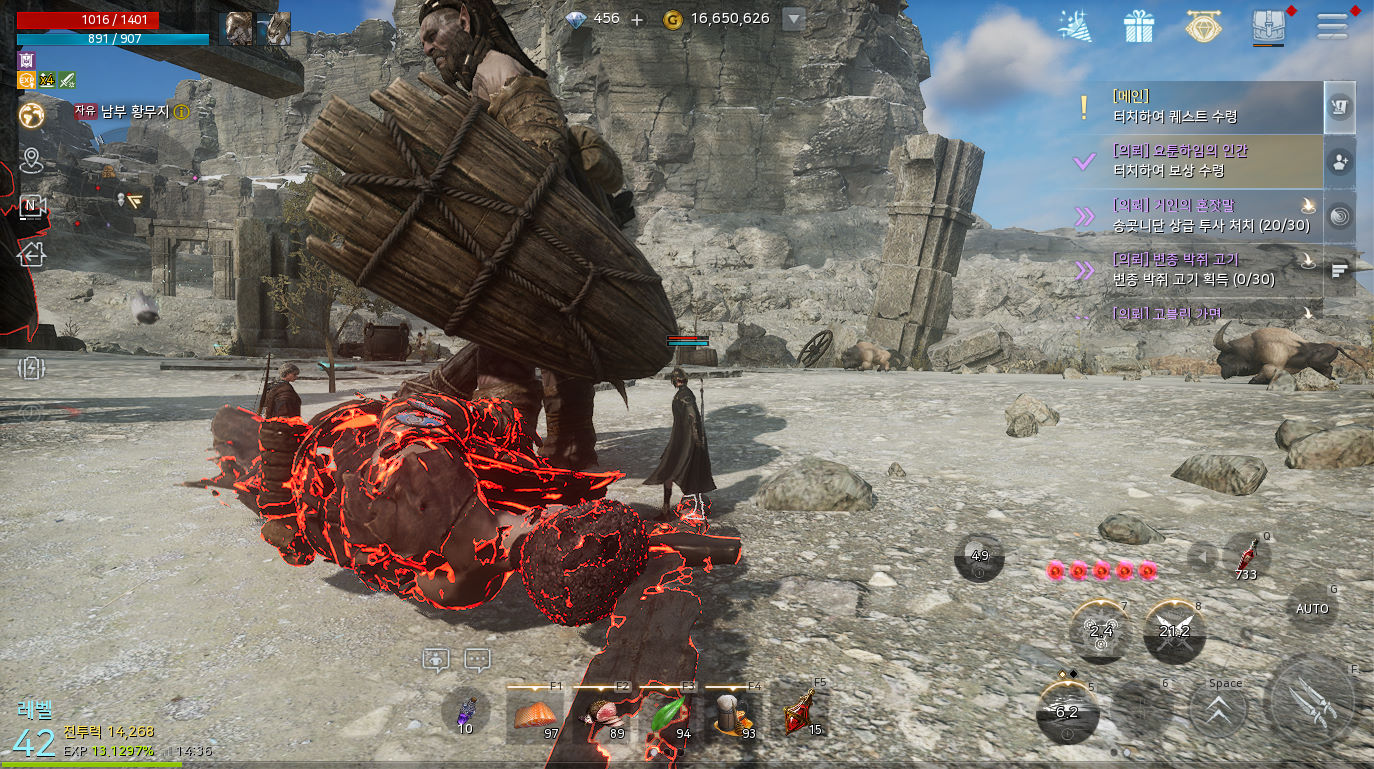Open the chat speech bubble
1374x769 pixels.
(x=478, y=660)
